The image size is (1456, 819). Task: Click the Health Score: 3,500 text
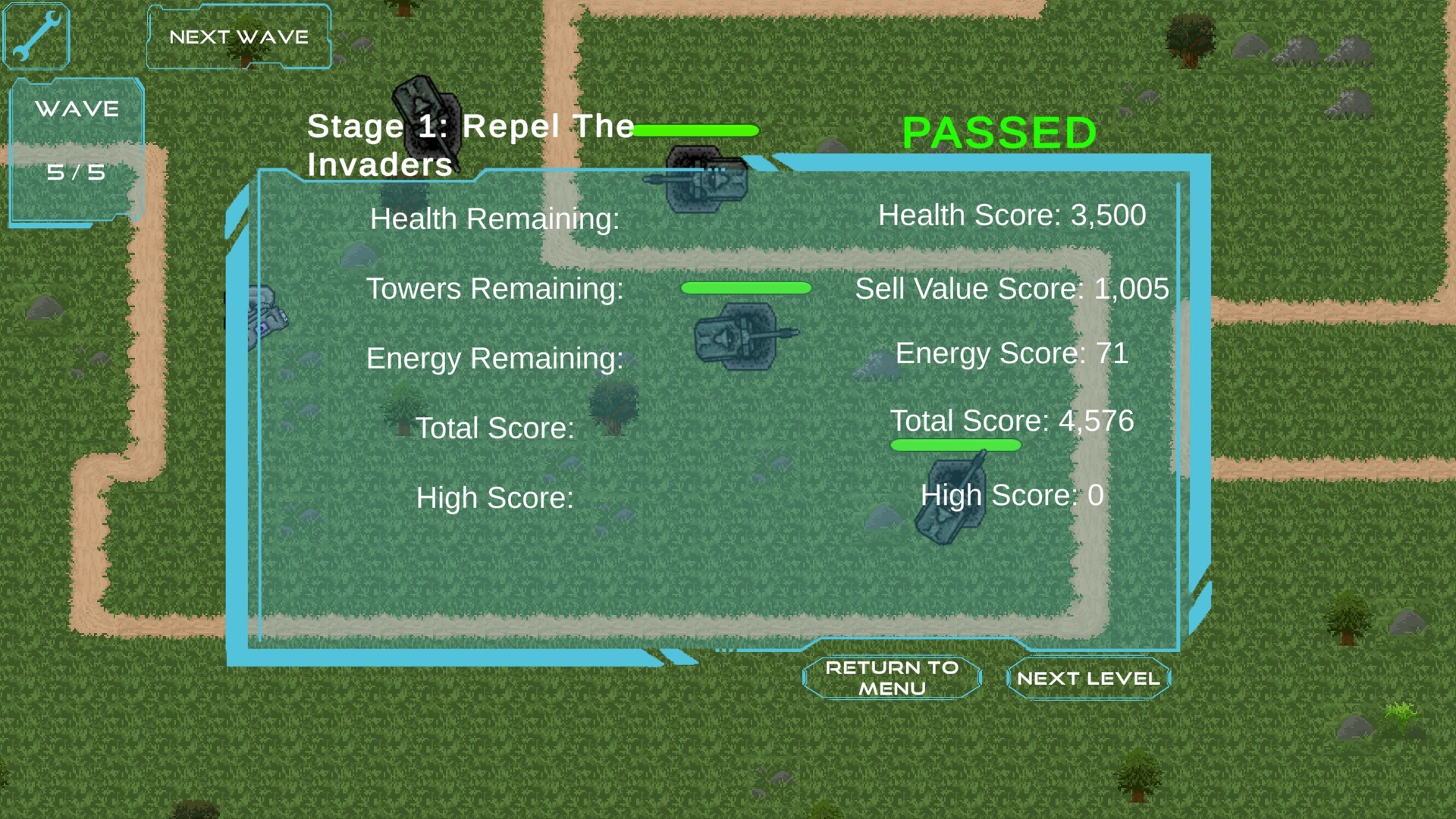(x=1012, y=215)
